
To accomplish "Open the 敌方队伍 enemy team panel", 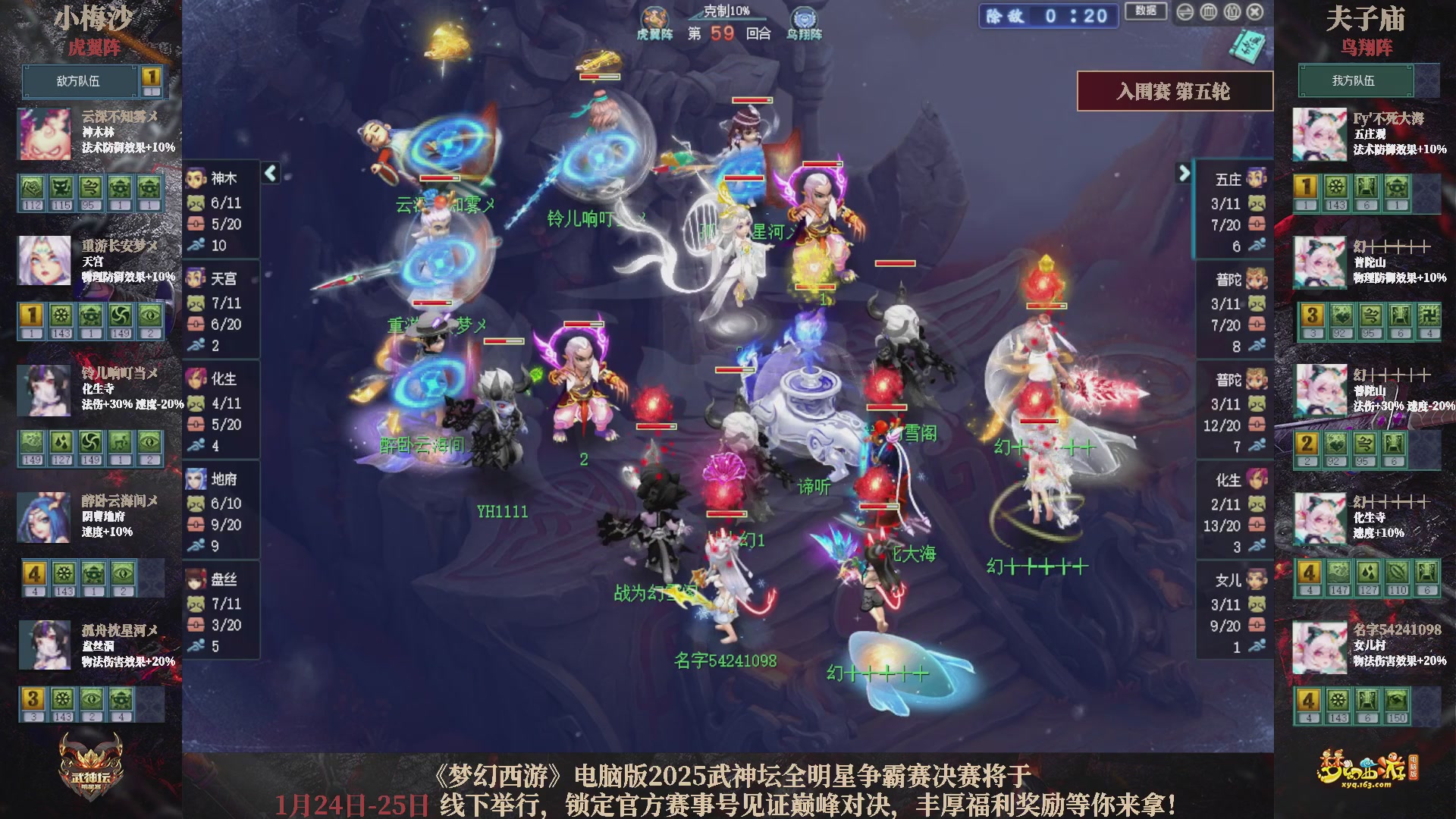I will point(81,81).
